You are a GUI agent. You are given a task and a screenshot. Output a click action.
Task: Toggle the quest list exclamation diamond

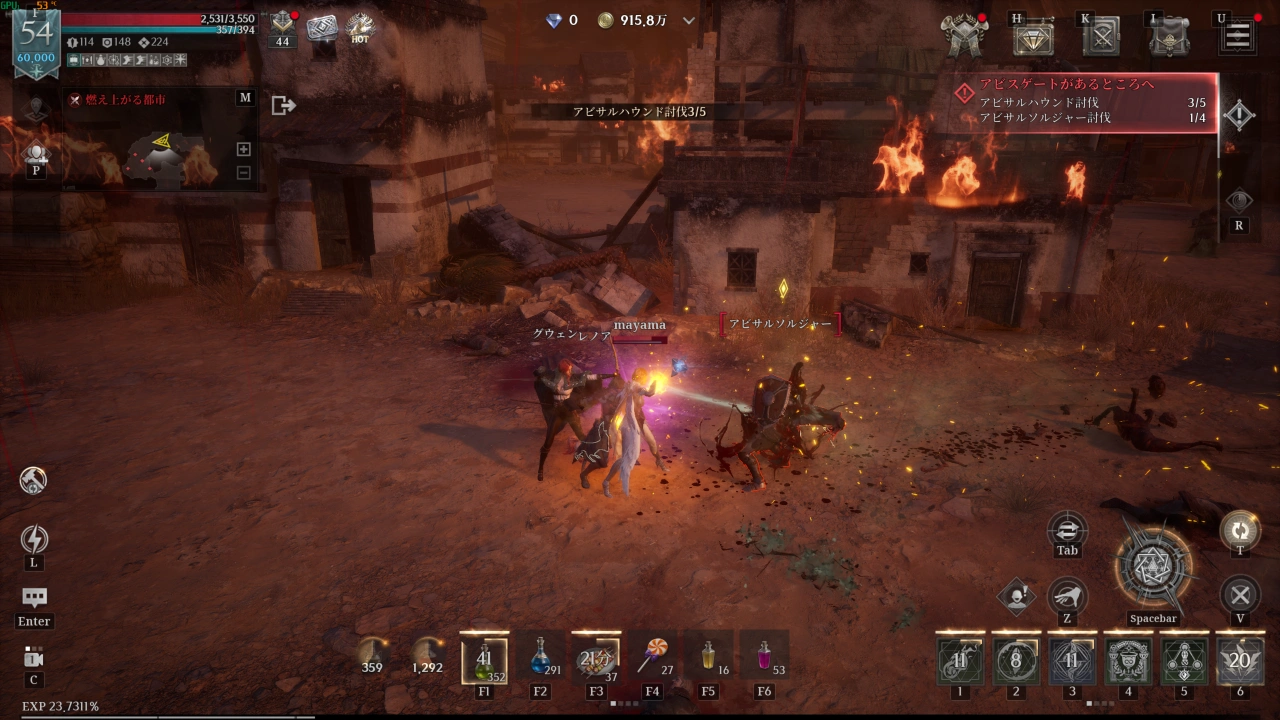point(1239,115)
